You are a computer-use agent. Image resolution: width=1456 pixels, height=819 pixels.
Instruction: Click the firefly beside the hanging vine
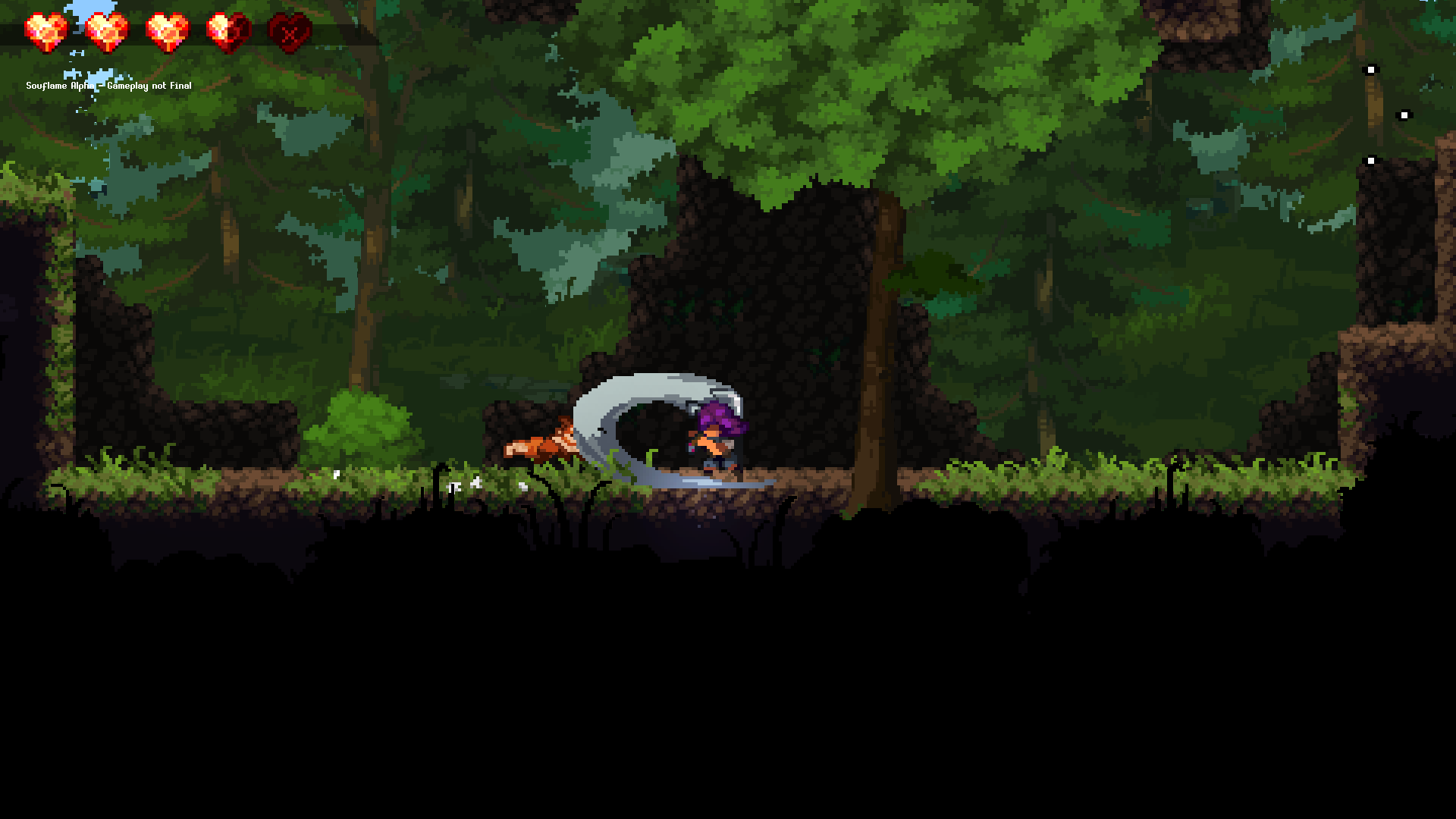(1404, 114)
